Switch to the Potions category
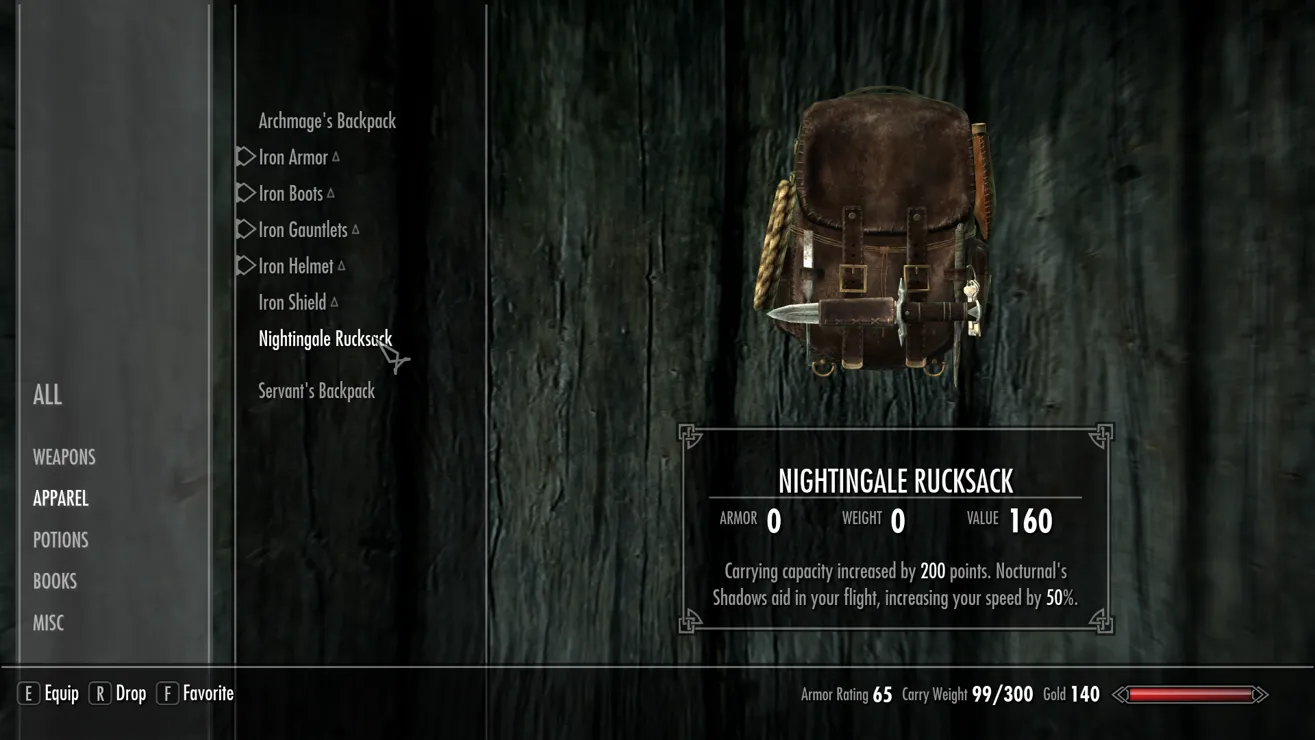The width and height of the screenshot is (1315, 740). (61, 540)
